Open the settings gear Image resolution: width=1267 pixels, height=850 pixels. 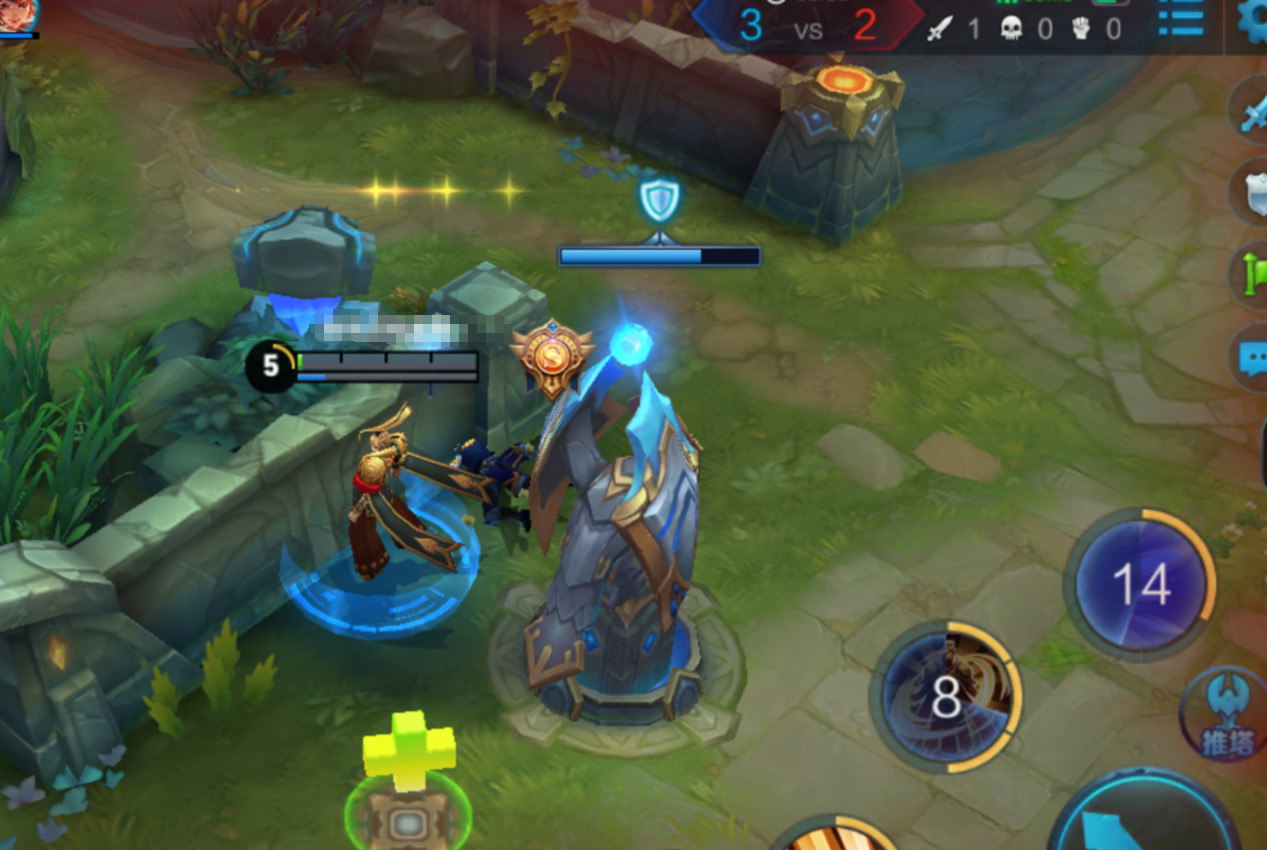[1254, 18]
